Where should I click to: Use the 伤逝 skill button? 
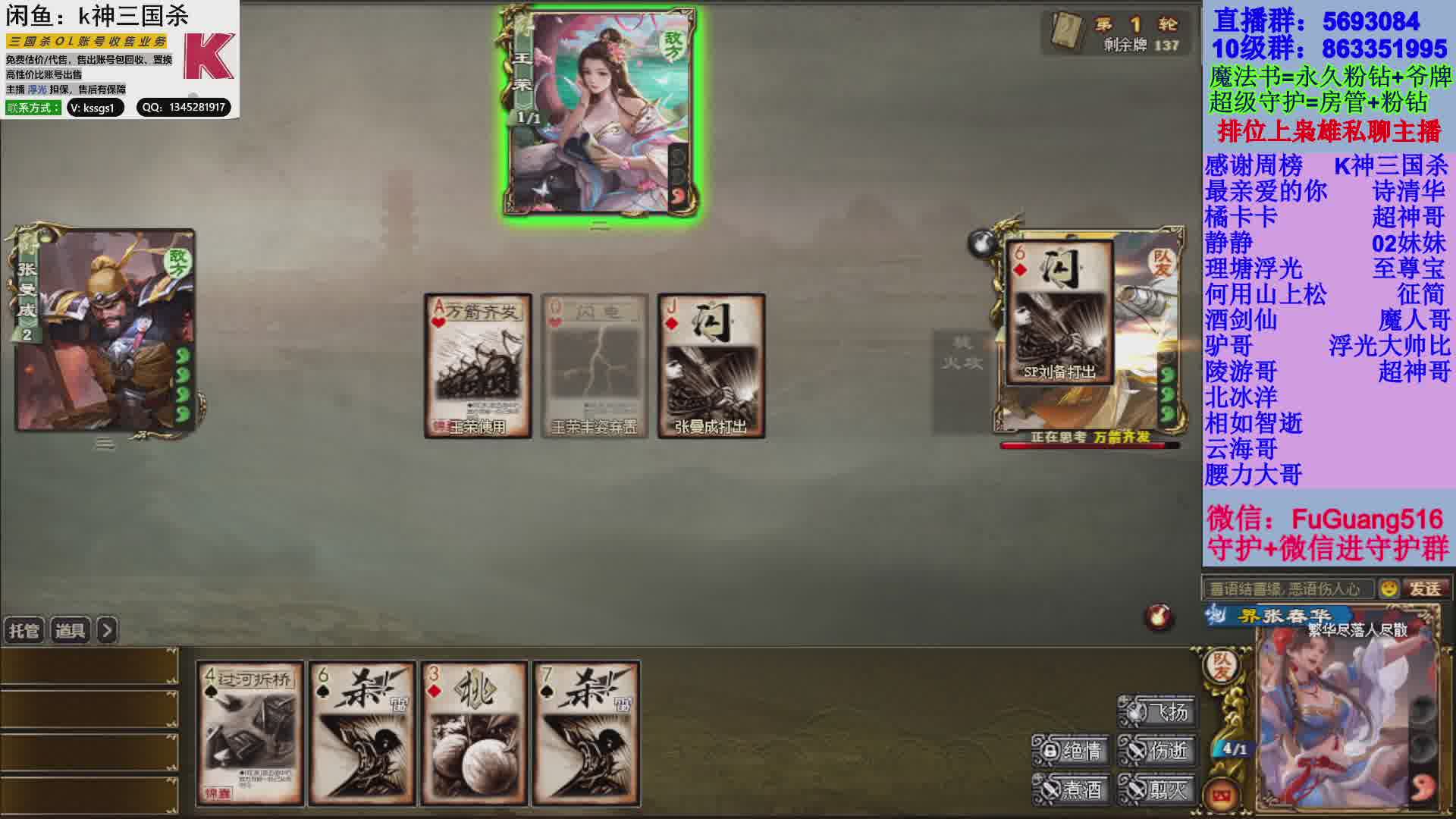1158,751
